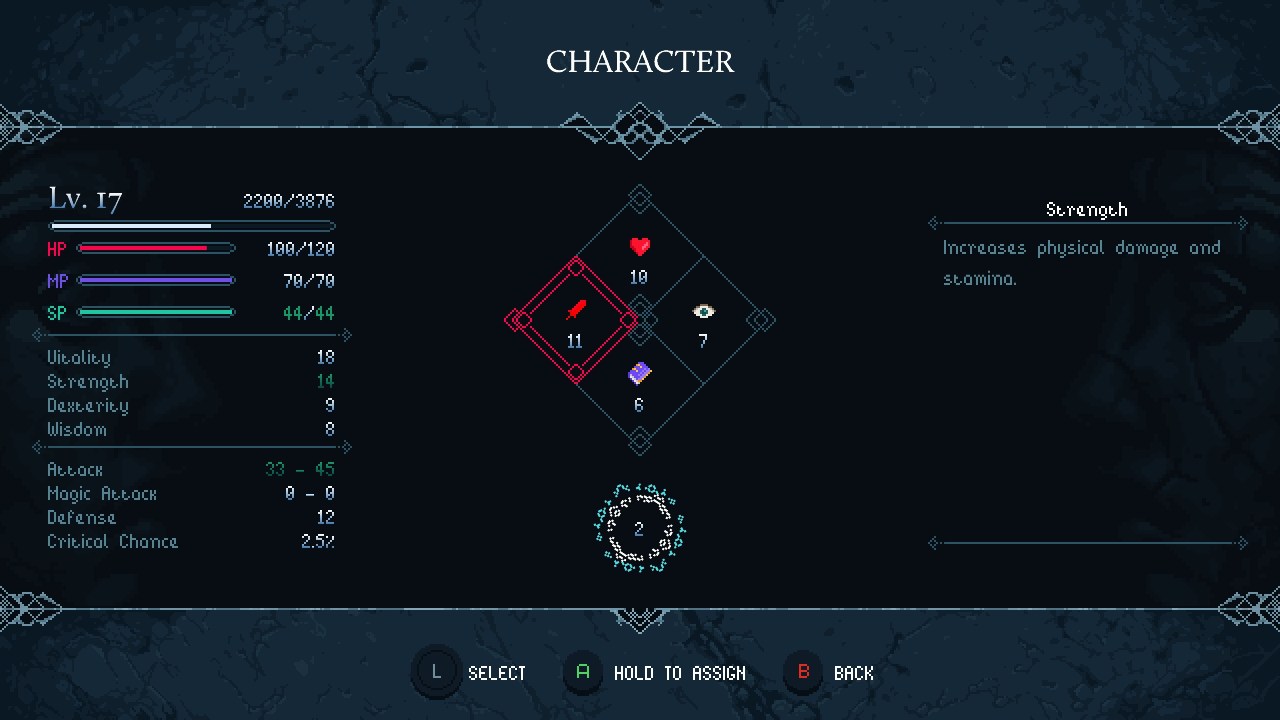Select the Strength row in the stats list
1280x720 pixels.
(x=88, y=381)
